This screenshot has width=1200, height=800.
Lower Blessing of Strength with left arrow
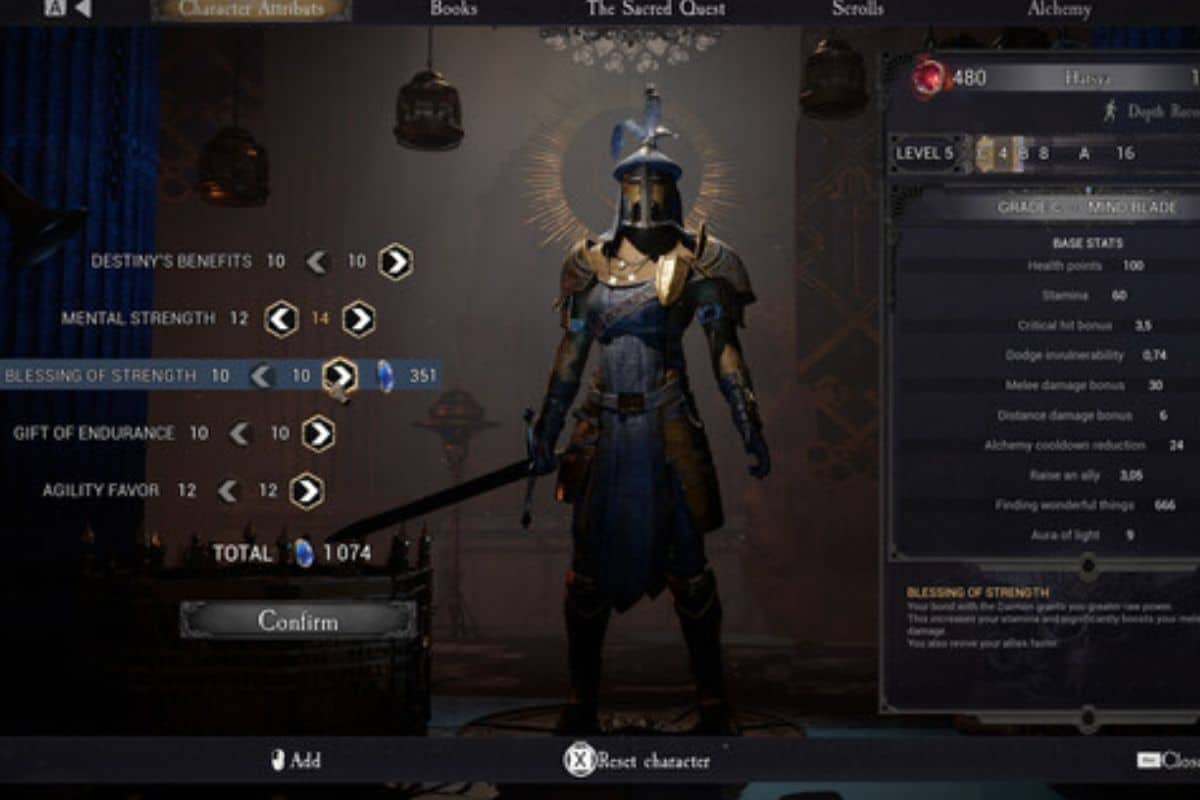click(x=262, y=376)
